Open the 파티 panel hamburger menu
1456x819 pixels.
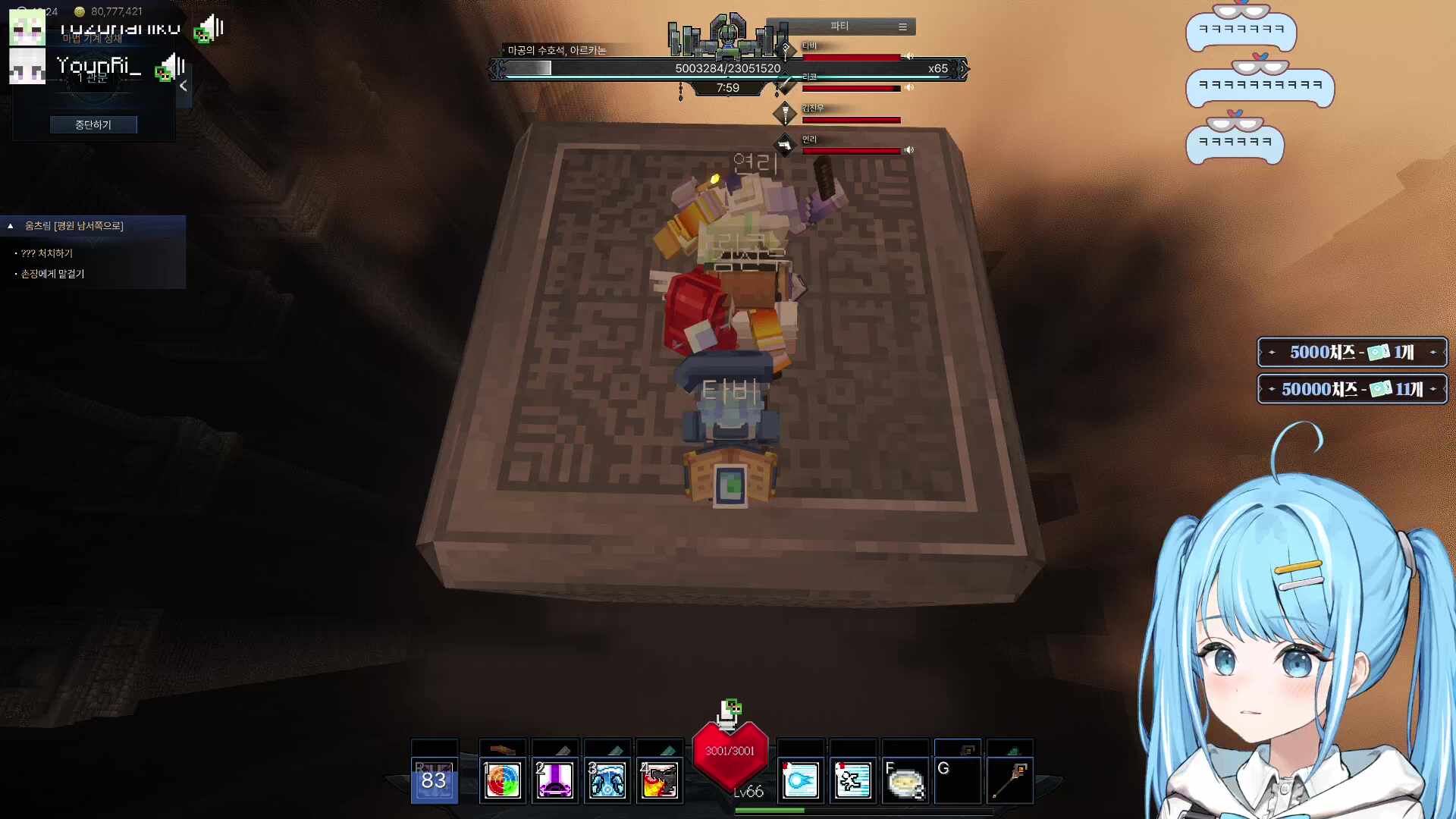902,26
